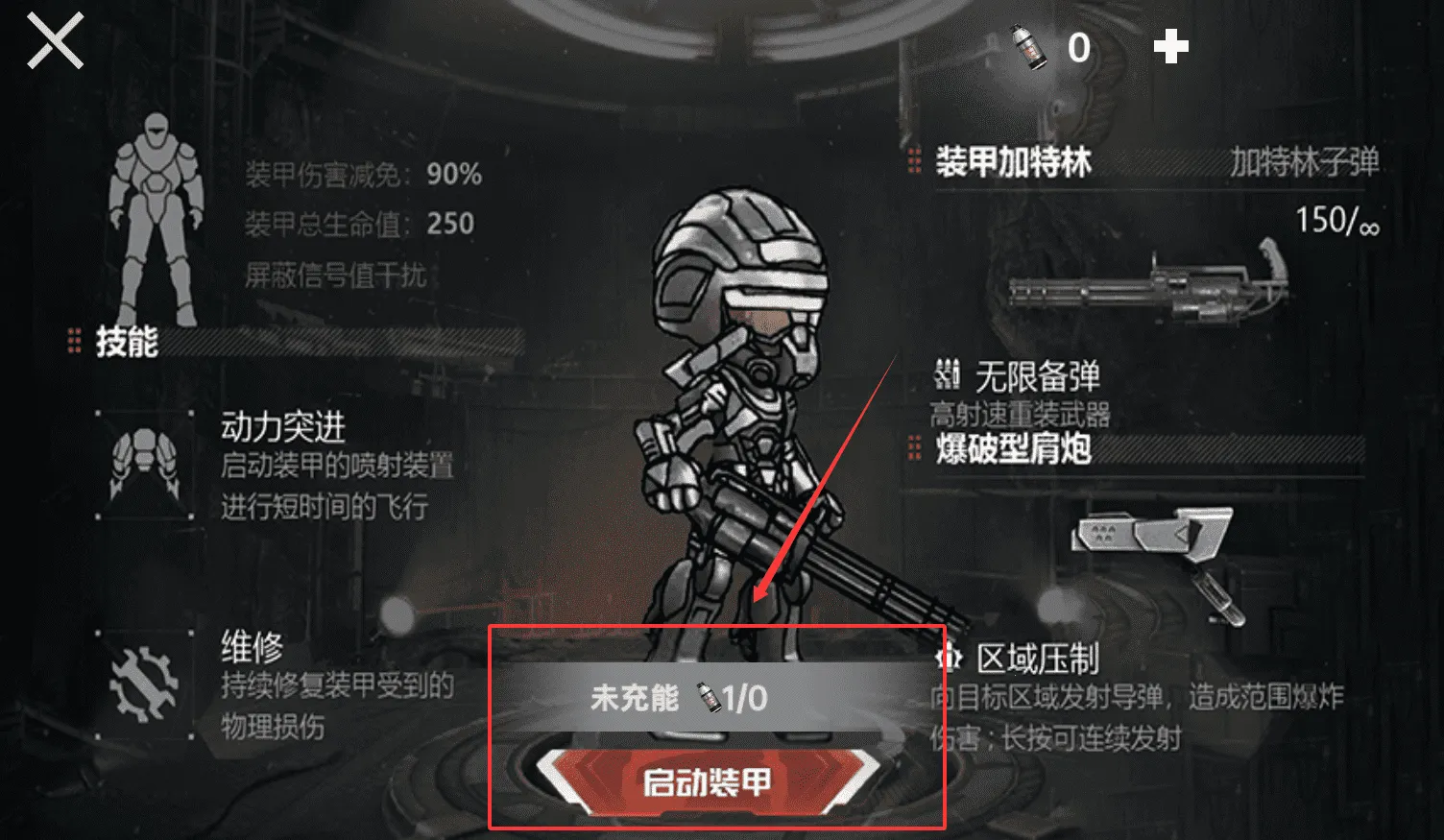Viewport: 1444px width, 840px height.
Task: Click the dot grid beside 装甲加特林 header
Action: click(914, 161)
